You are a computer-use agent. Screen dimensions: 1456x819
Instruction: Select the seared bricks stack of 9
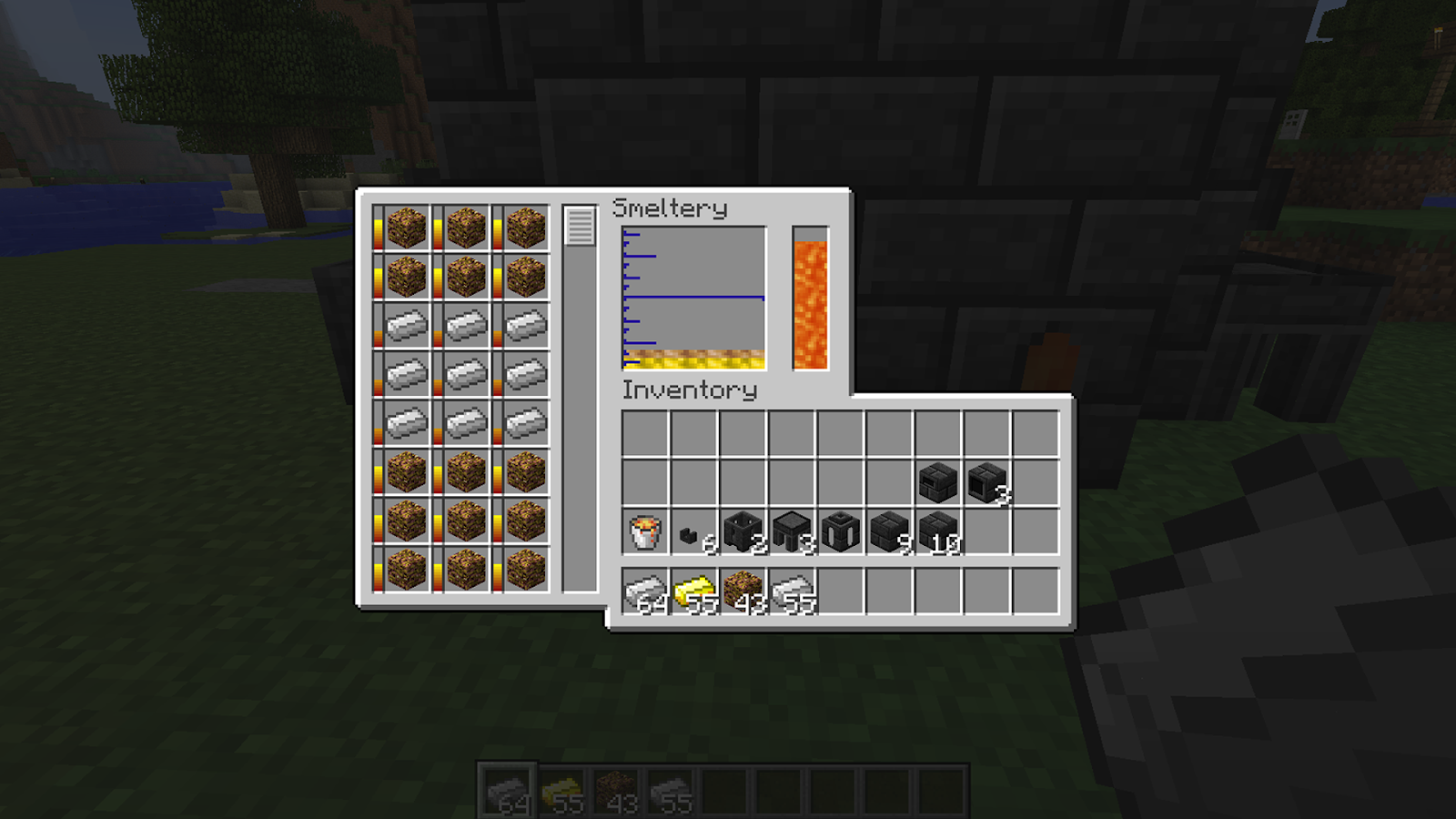click(x=890, y=532)
